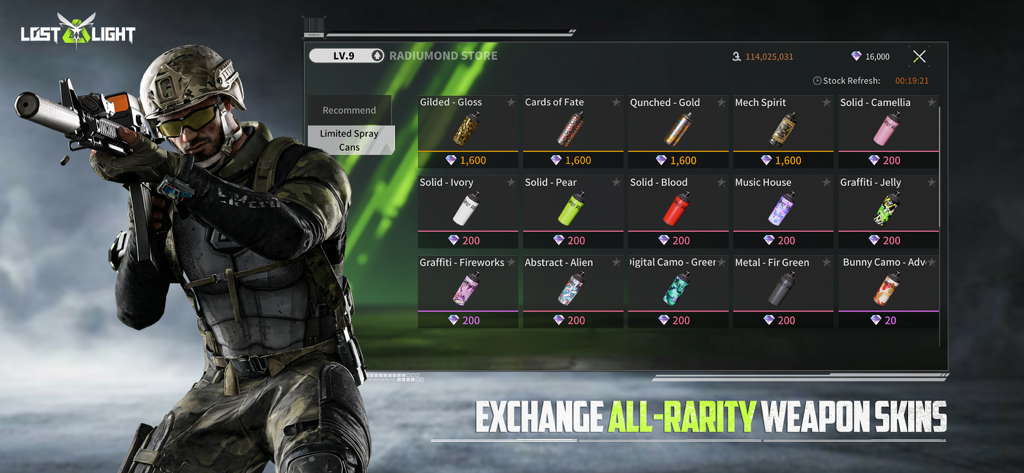Open the Limited Spray Cans tab
Viewport: 1024px width, 473px height.
[x=349, y=140]
